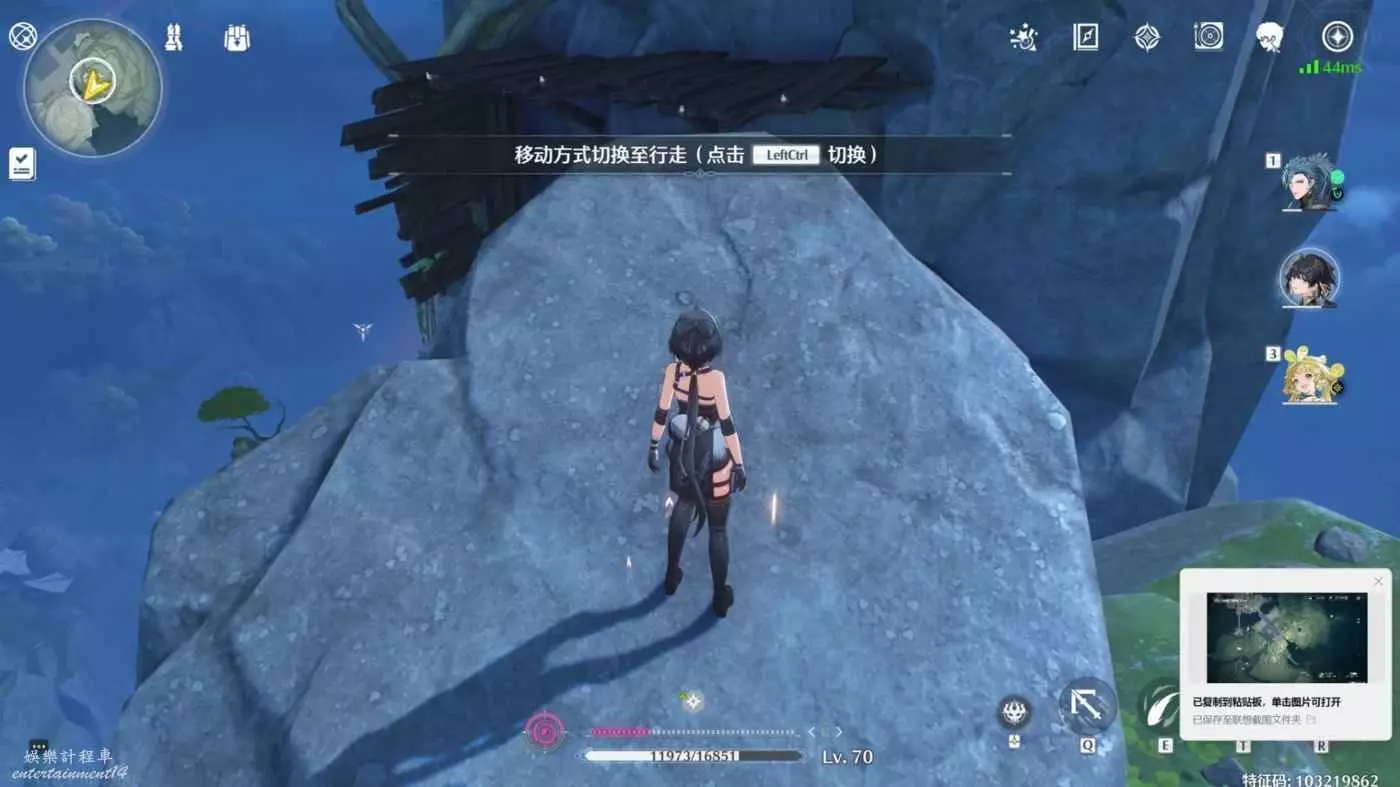Viewport: 1400px width, 787px height.
Task: Switch to party member slot 1
Action: [1308, 182]
